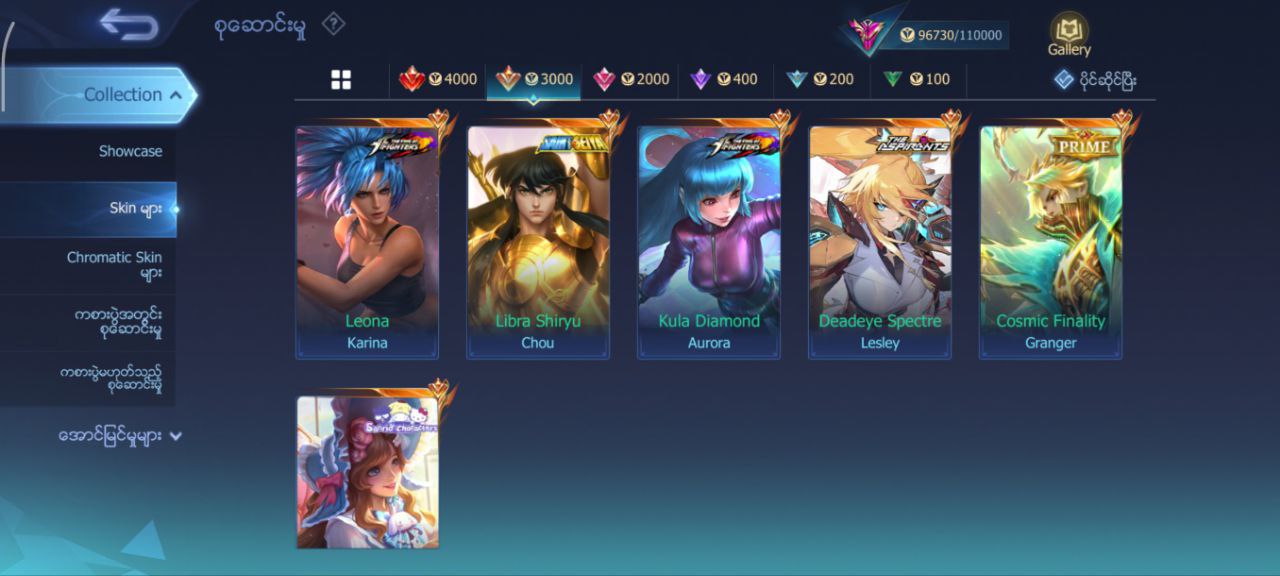Viewport: 1280px width, 576px height.
Task: Go back using the arrow button
Action: click(129, 25)
